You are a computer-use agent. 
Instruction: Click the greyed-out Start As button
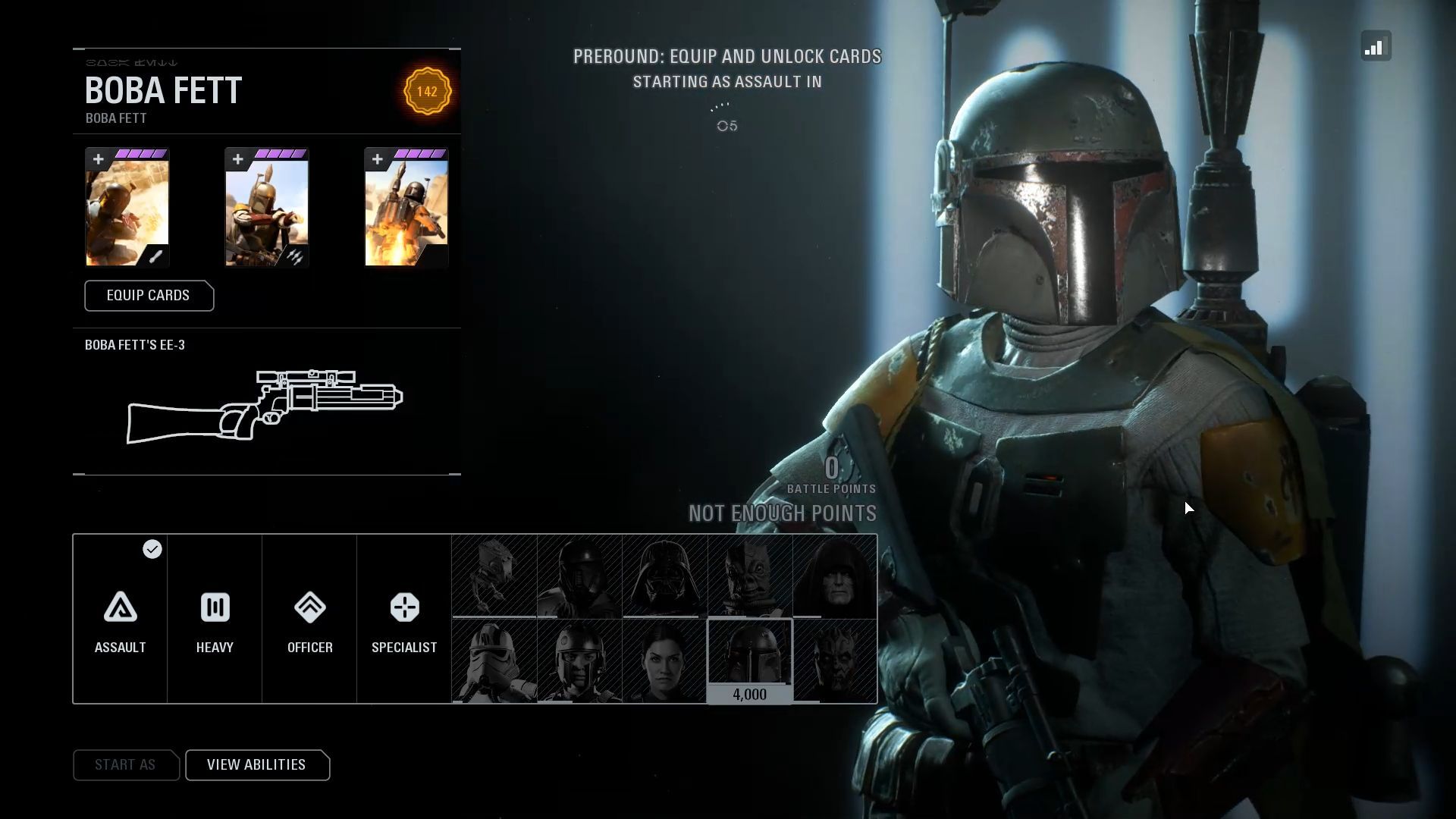click(x=125, y=765)
